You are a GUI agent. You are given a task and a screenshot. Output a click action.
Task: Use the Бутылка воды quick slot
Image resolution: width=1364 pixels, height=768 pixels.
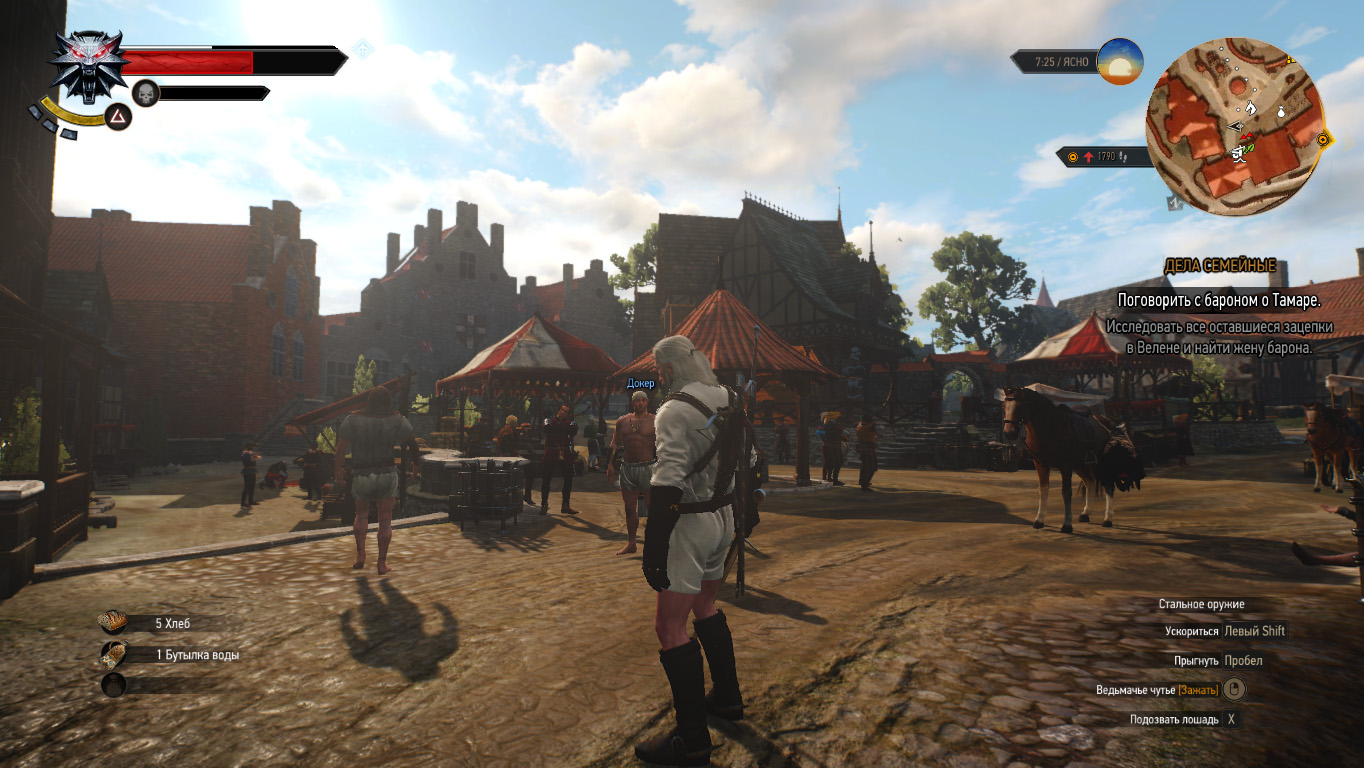tap(113, 655)
